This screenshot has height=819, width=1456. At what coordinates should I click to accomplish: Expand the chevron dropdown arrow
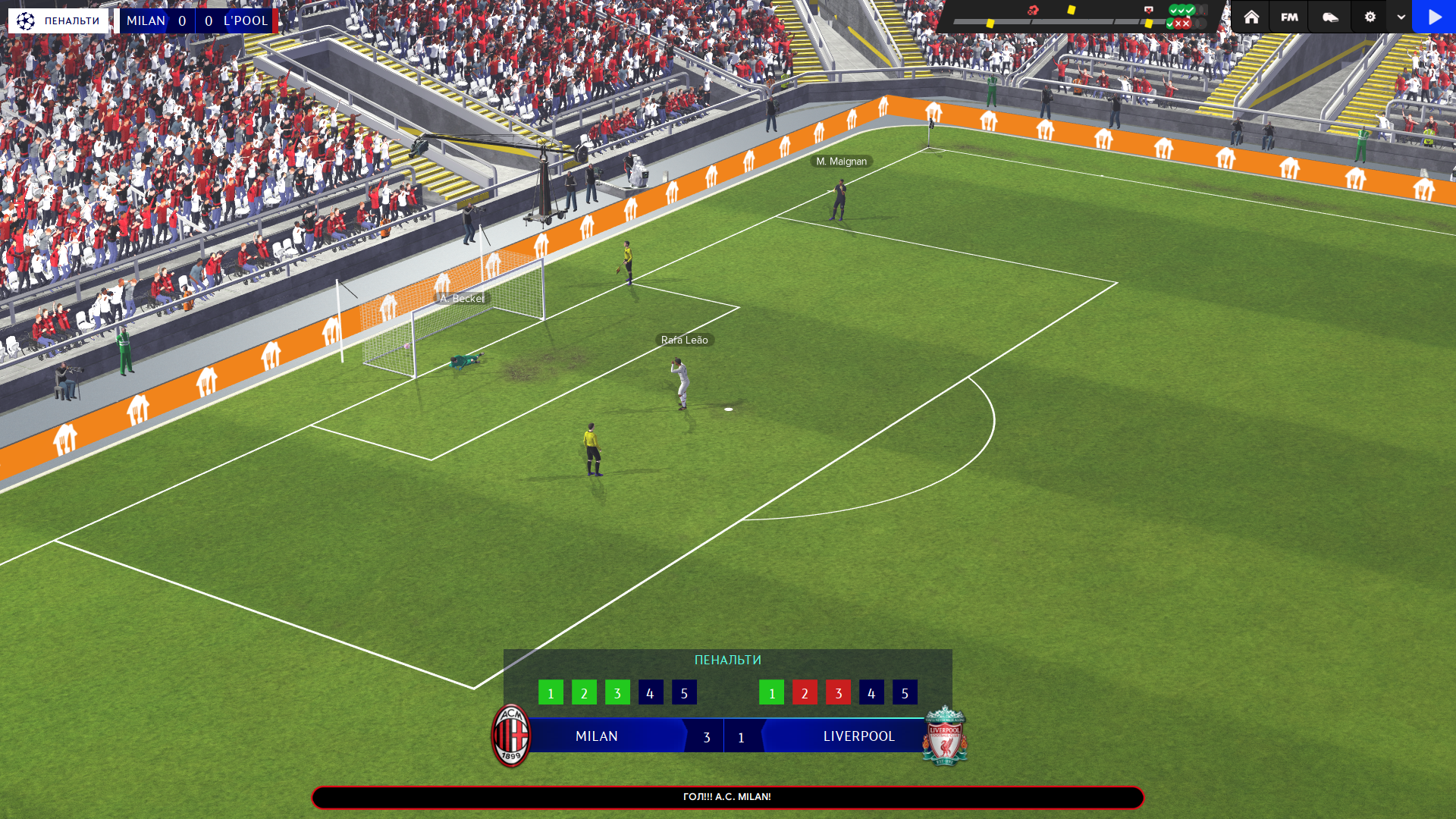(1401, 17)
